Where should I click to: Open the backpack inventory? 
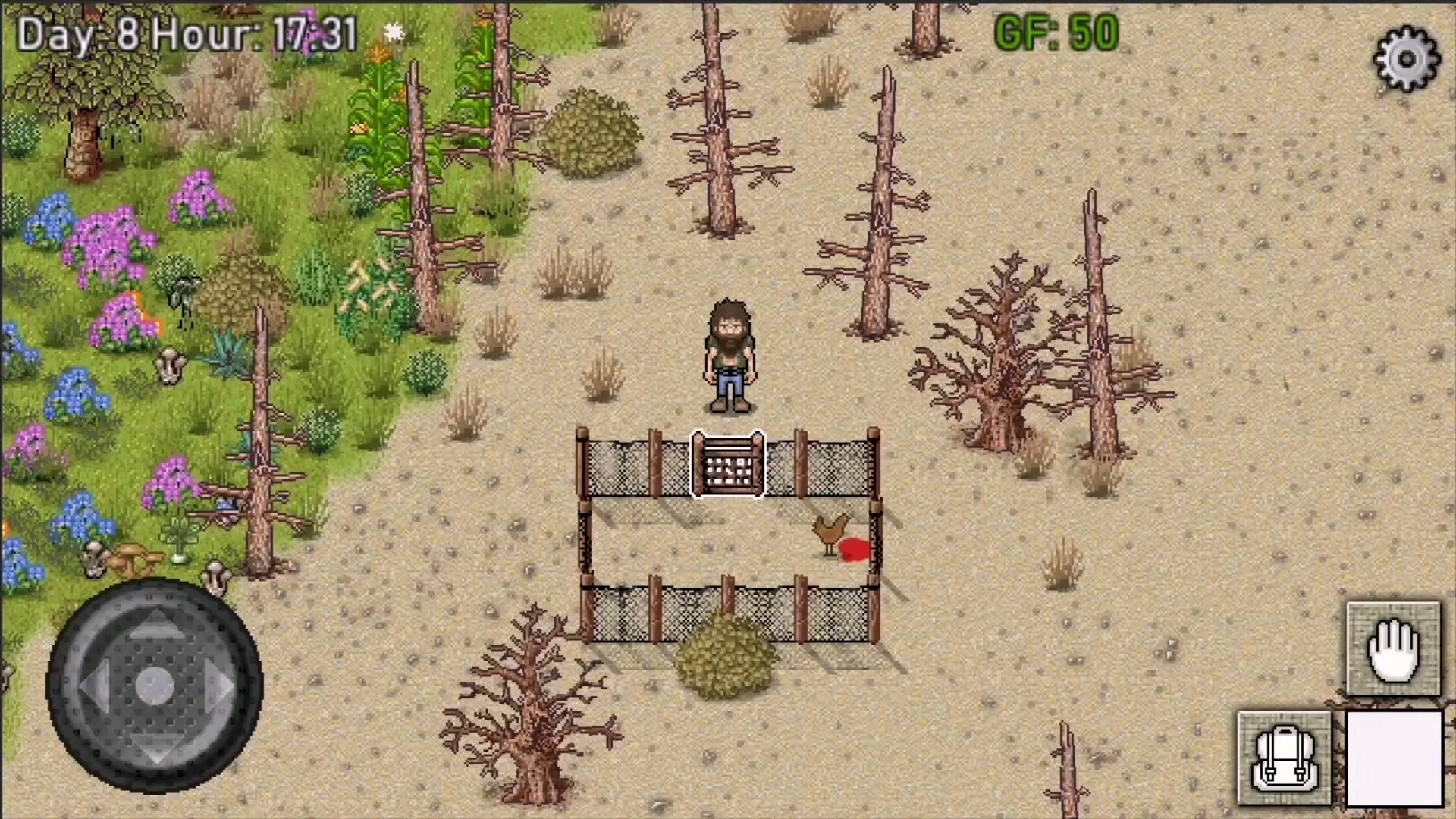[x=1284, y=758]
